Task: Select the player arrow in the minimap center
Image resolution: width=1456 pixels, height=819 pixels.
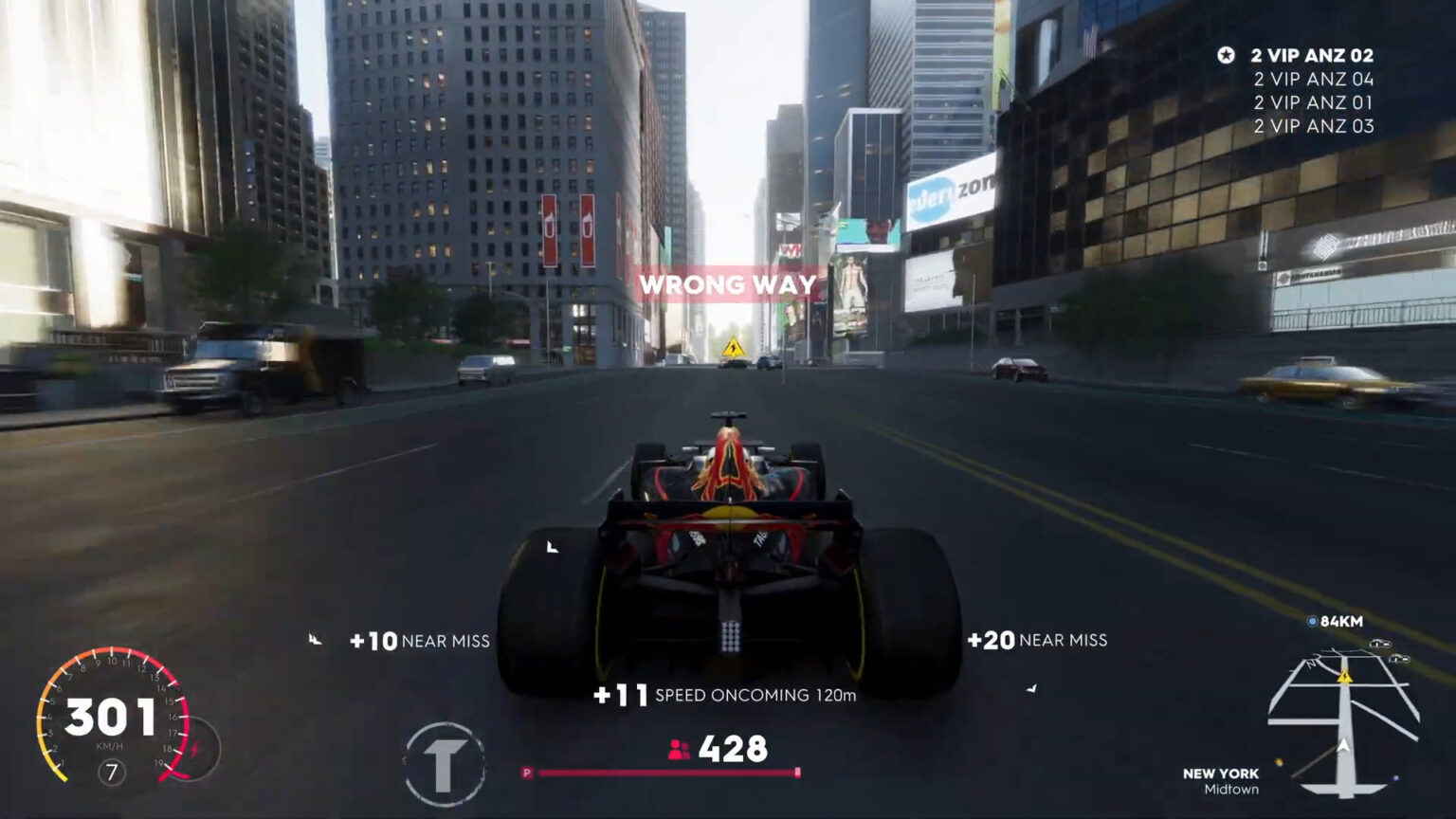Action: (1343, 745)
